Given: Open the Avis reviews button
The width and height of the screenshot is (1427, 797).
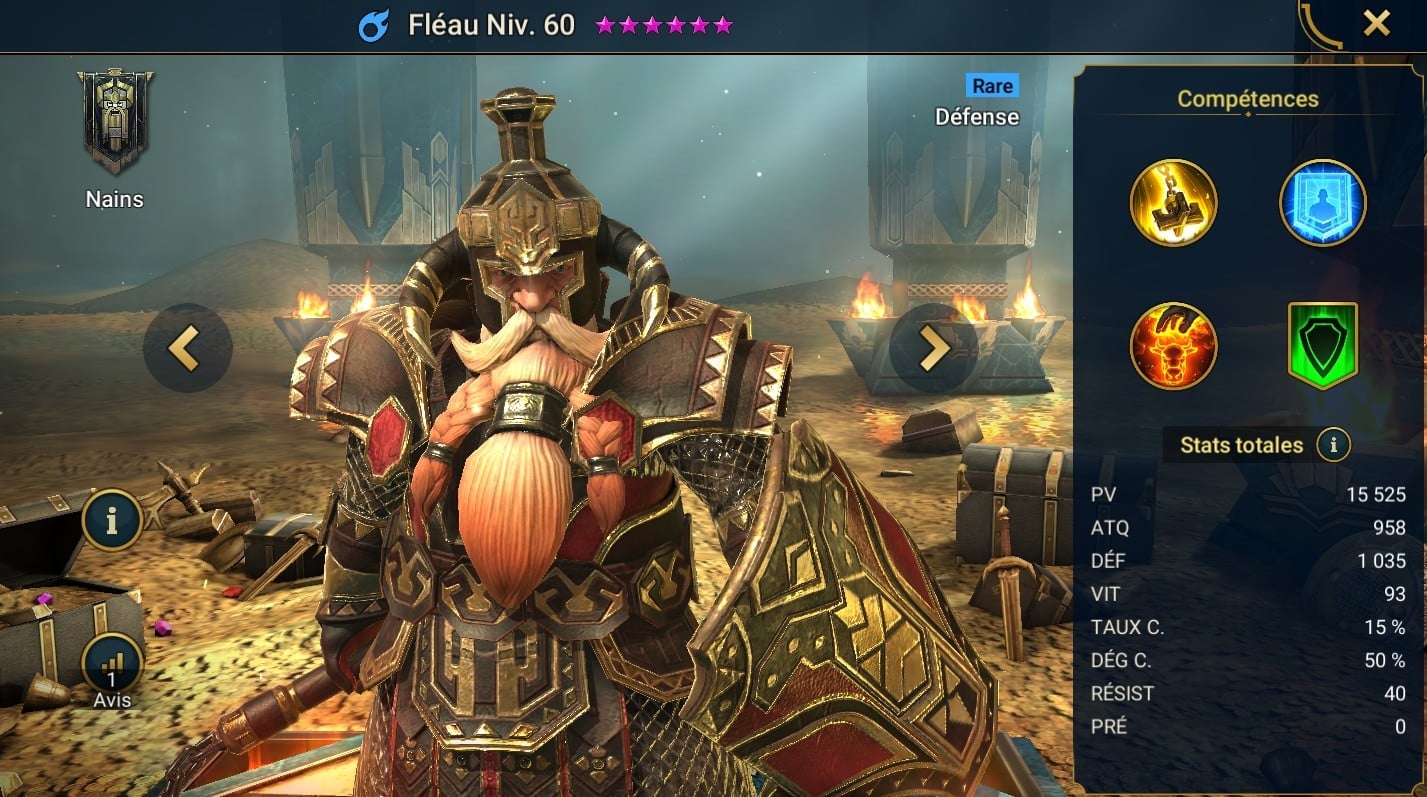Looking at the screenshot, I should pos(111,664).
